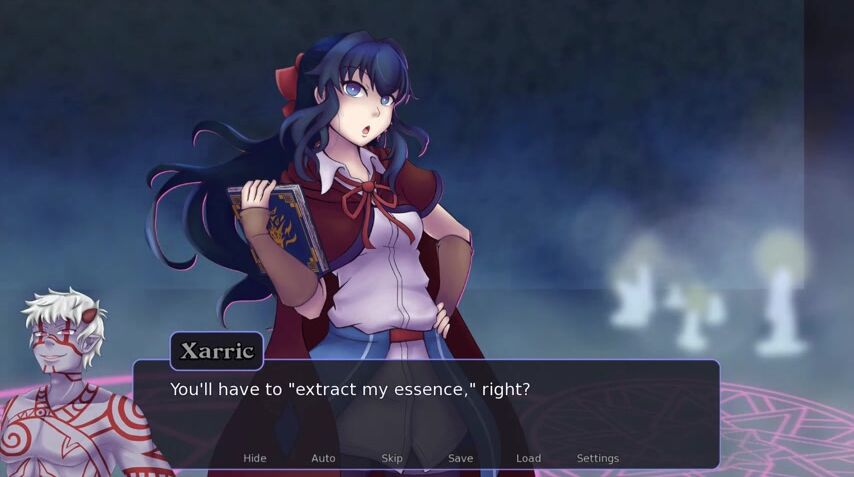Advance the dialogue by clicking Xarric's line

pyautogui.click(x=349, y=389)
